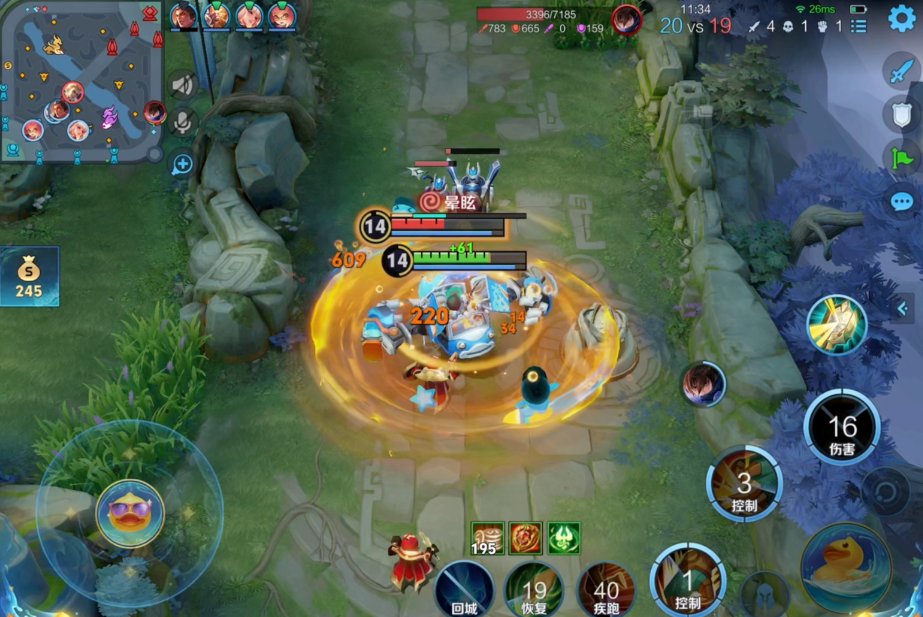Toggle the muted microphone icon
Viewport: 923px width, 617px height.
tap(182, 123)
